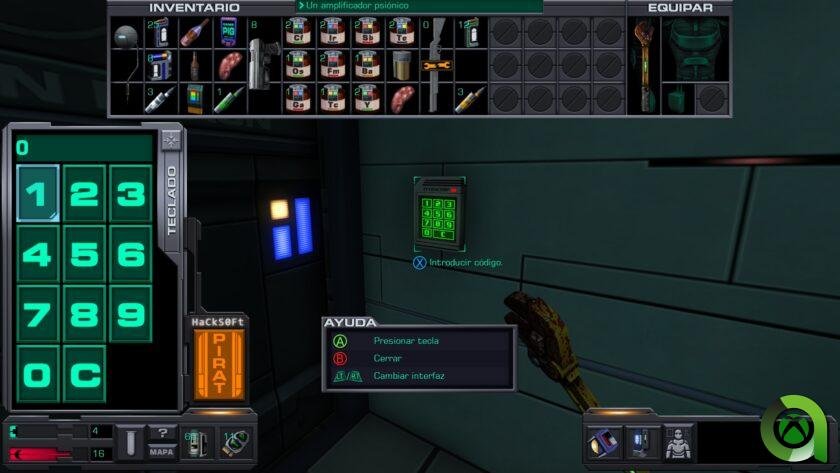Click the question mark help button
Screen dimensions: 840x473
pos(162,433)
